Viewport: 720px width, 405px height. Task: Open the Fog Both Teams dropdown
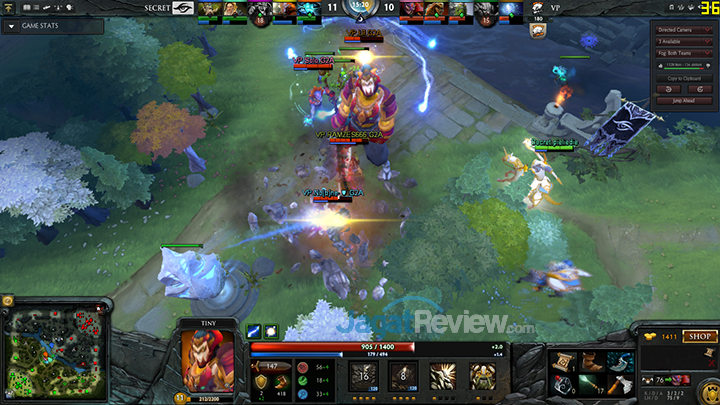pos(684,54)
